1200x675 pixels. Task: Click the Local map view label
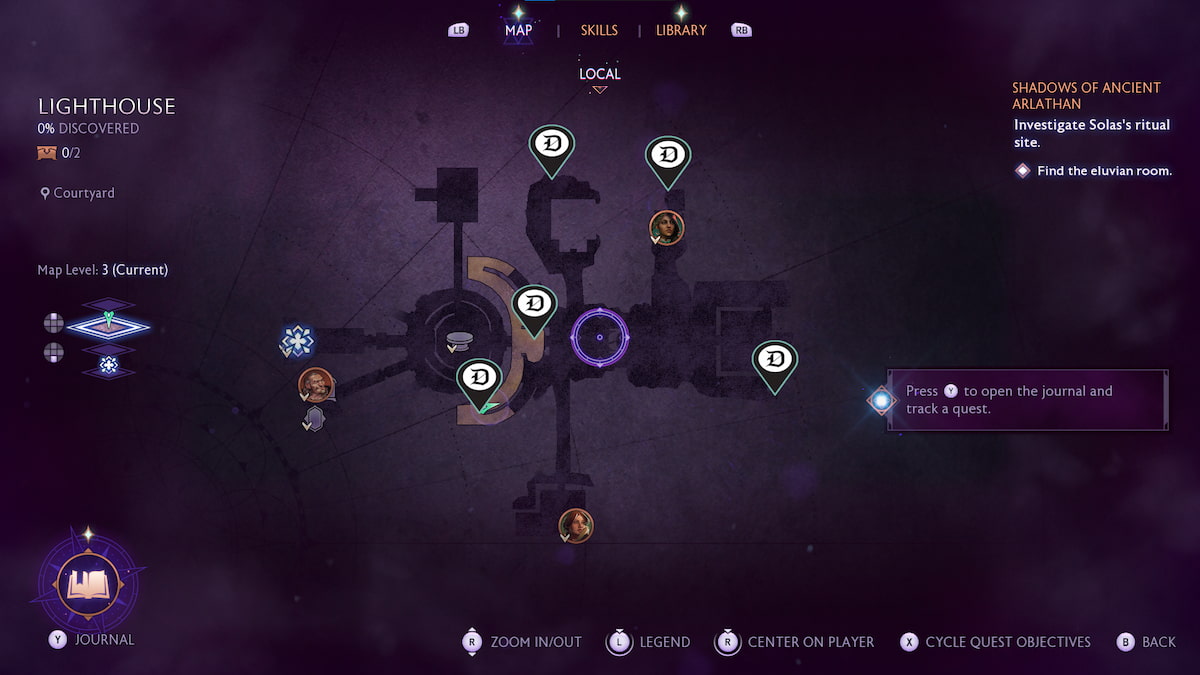tap(599, 74)
